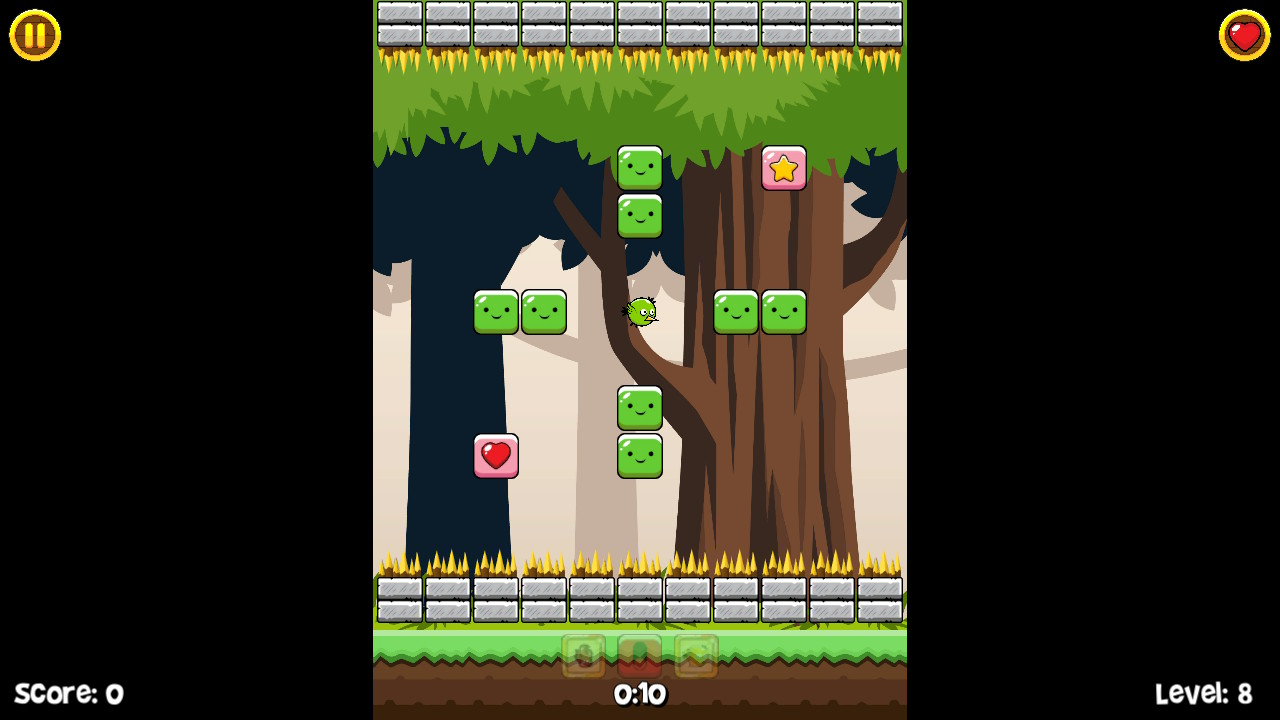This screenshot has height=720, width=1280.
Task: Click the green block directly below the topmost one
Action: pyautogui.click(x=640, y=215)
